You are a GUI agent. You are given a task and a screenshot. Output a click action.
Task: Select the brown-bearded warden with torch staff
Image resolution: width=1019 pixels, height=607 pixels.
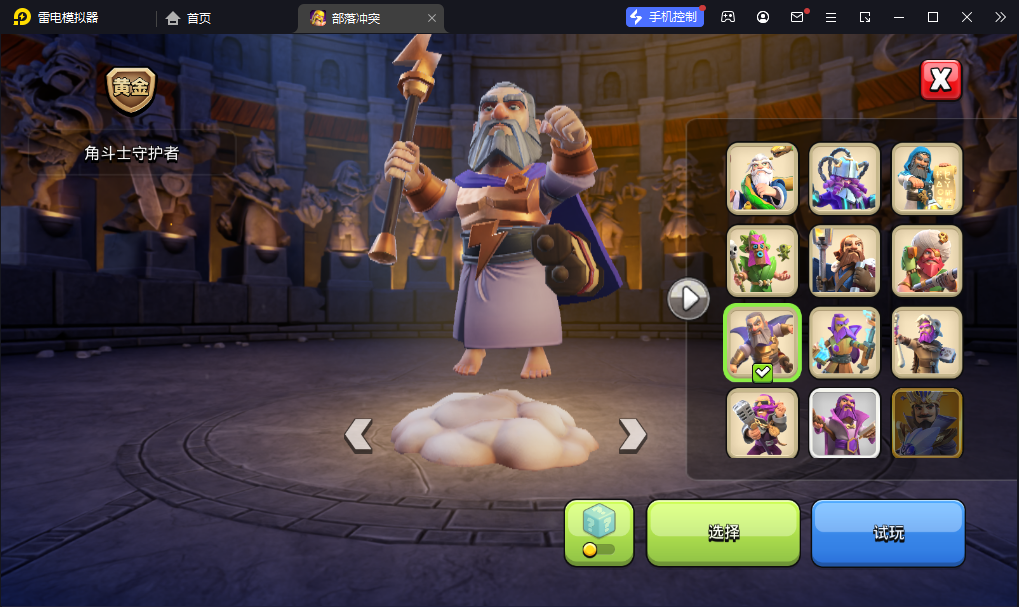(x=844, y=260)
